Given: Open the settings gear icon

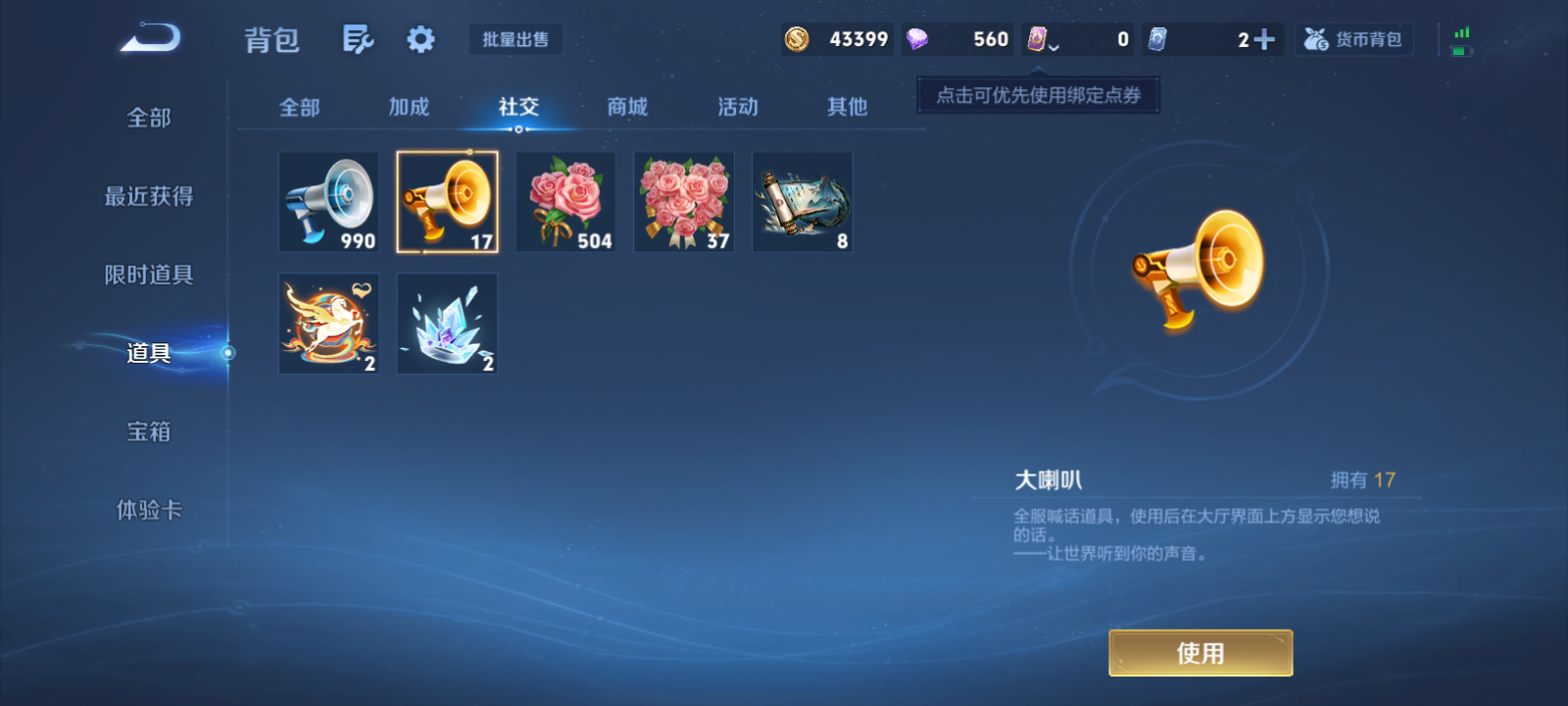Looking at the screenshot, I should [420, 37].
